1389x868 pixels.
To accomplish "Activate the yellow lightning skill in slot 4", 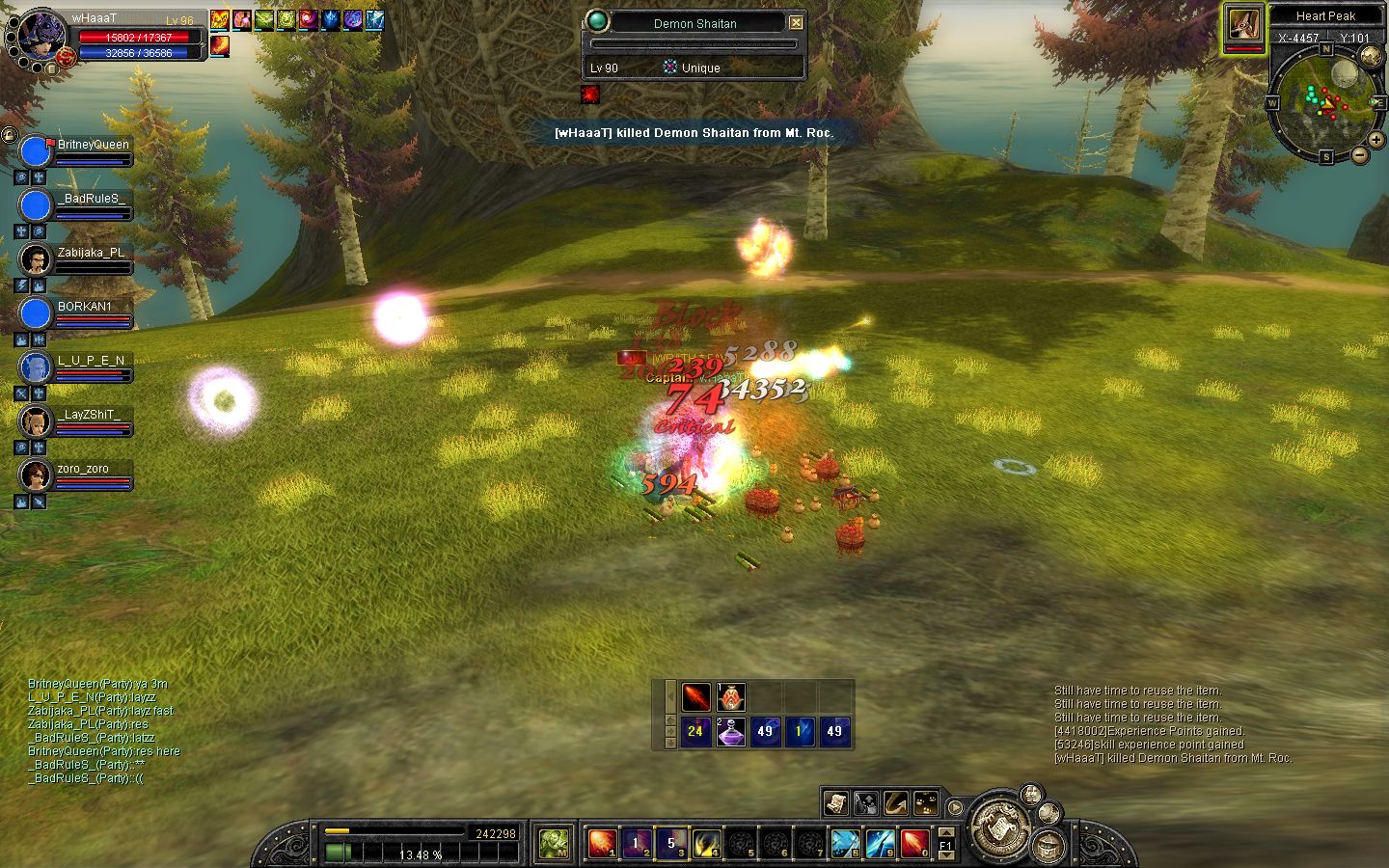I will [x=706, y=843].
